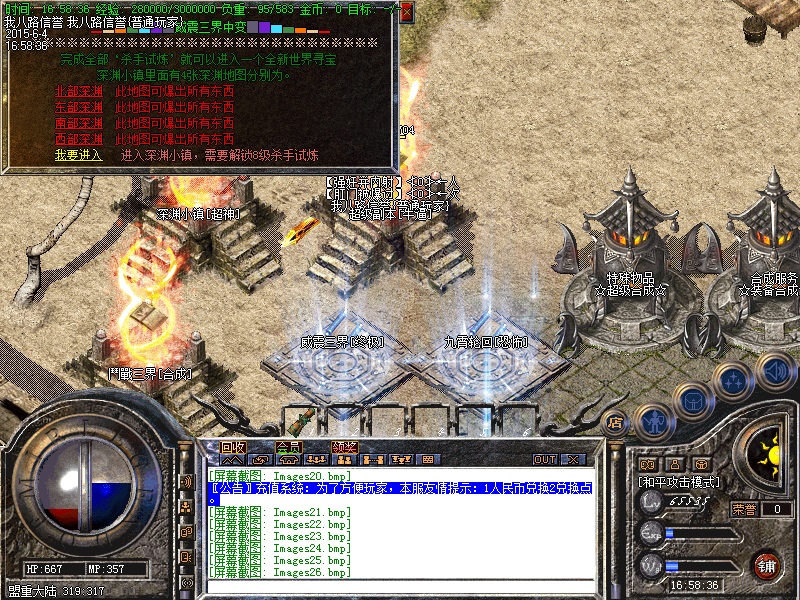
Task: Pick the 西部深渊 map link
Action: tap(79, 139)
